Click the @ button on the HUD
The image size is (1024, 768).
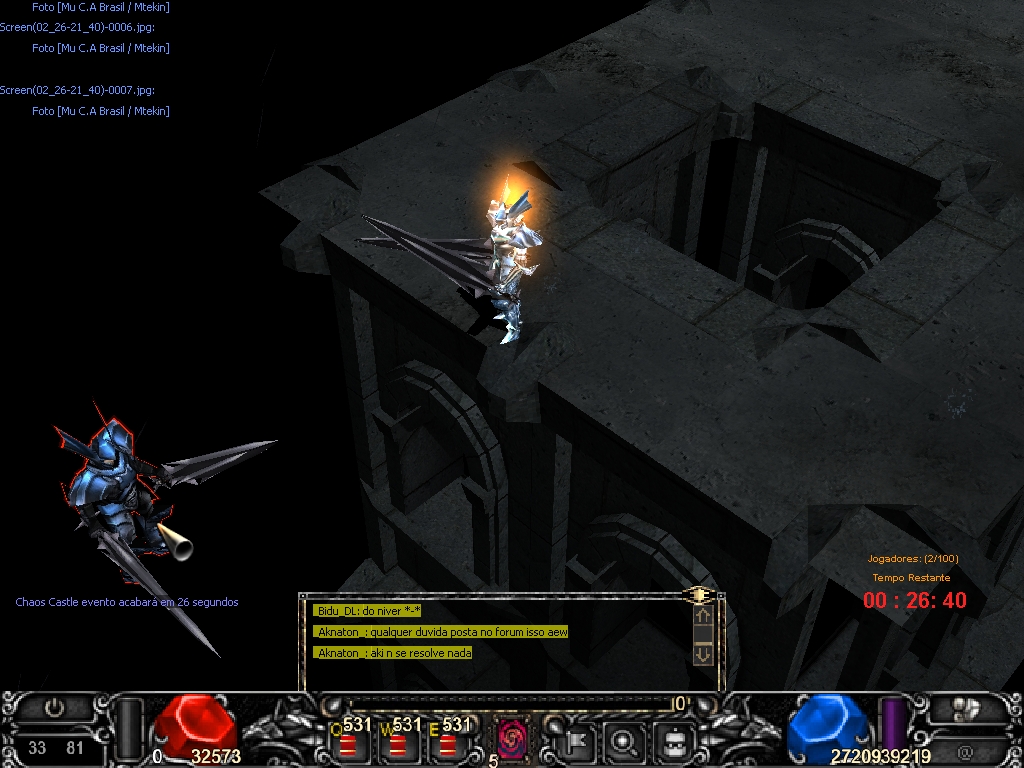[x=965, y=752]
